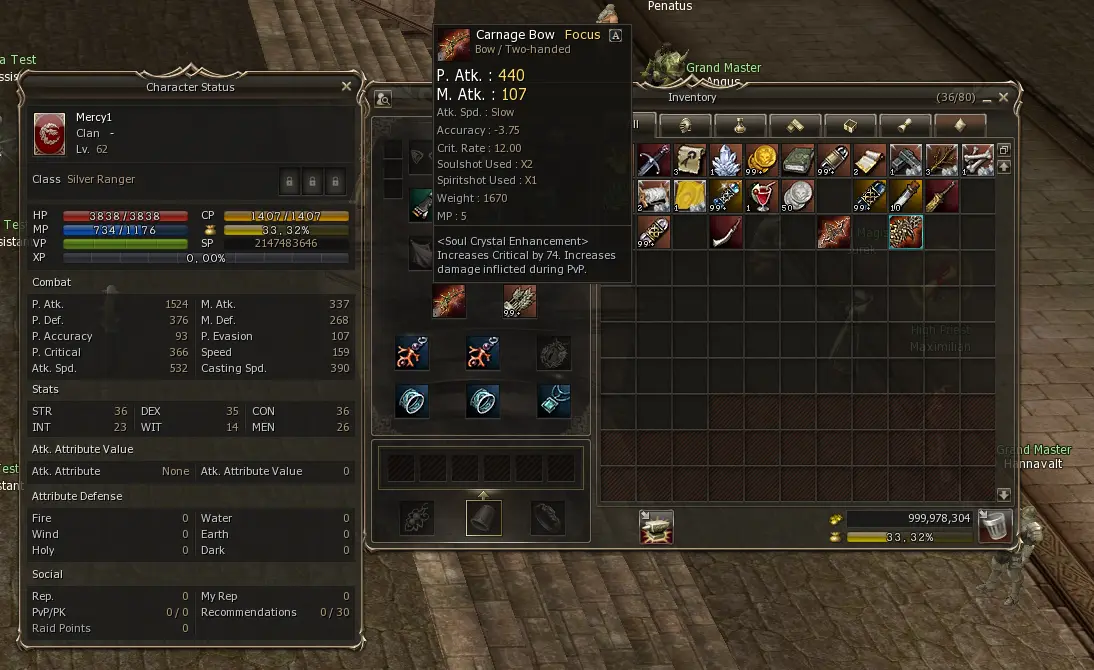Close the Character Status window

coord(346,87)
